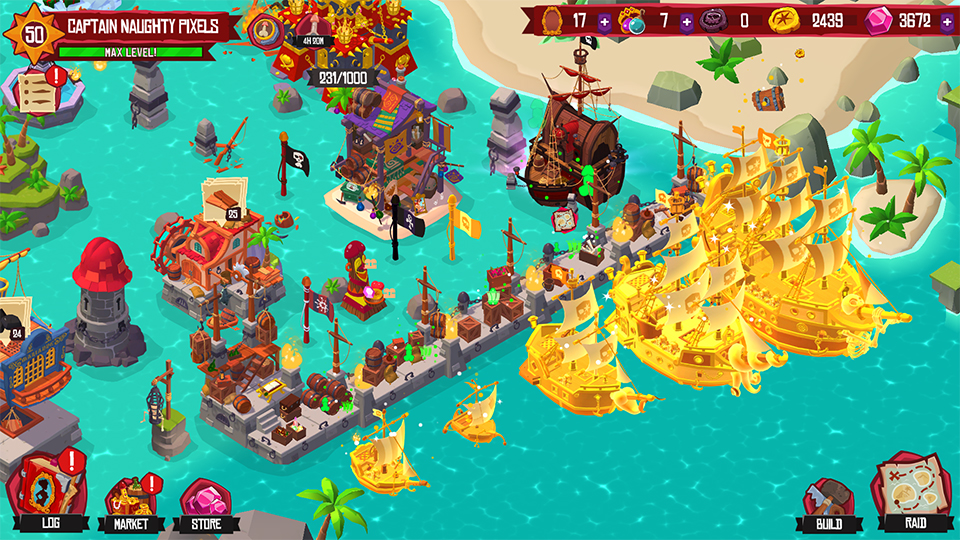Tap the gold coin currency icon
Viewport: 960px width, 540px height.
point(785,20)
